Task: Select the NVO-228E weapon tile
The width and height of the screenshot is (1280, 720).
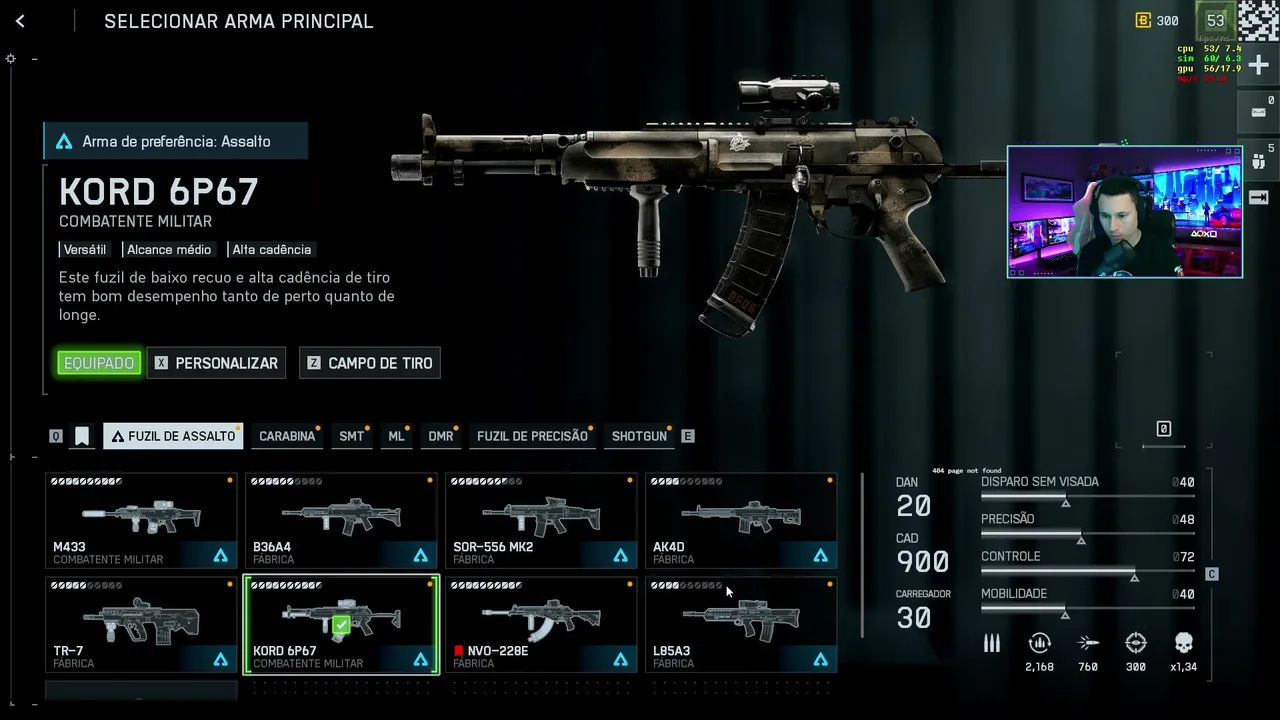Action: [x=541, y=624]
